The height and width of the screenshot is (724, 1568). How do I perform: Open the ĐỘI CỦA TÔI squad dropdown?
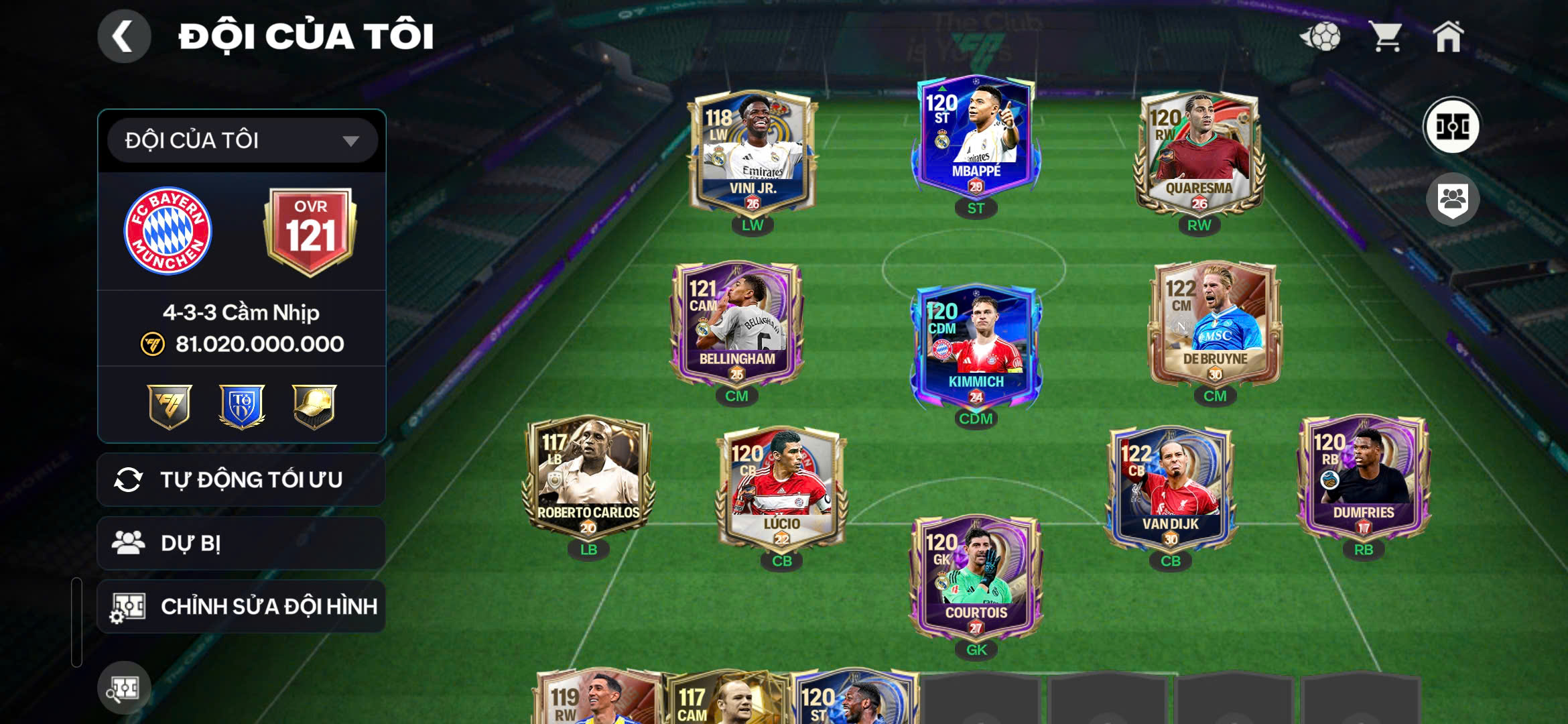pyautogui.click(x=242, y=141)
